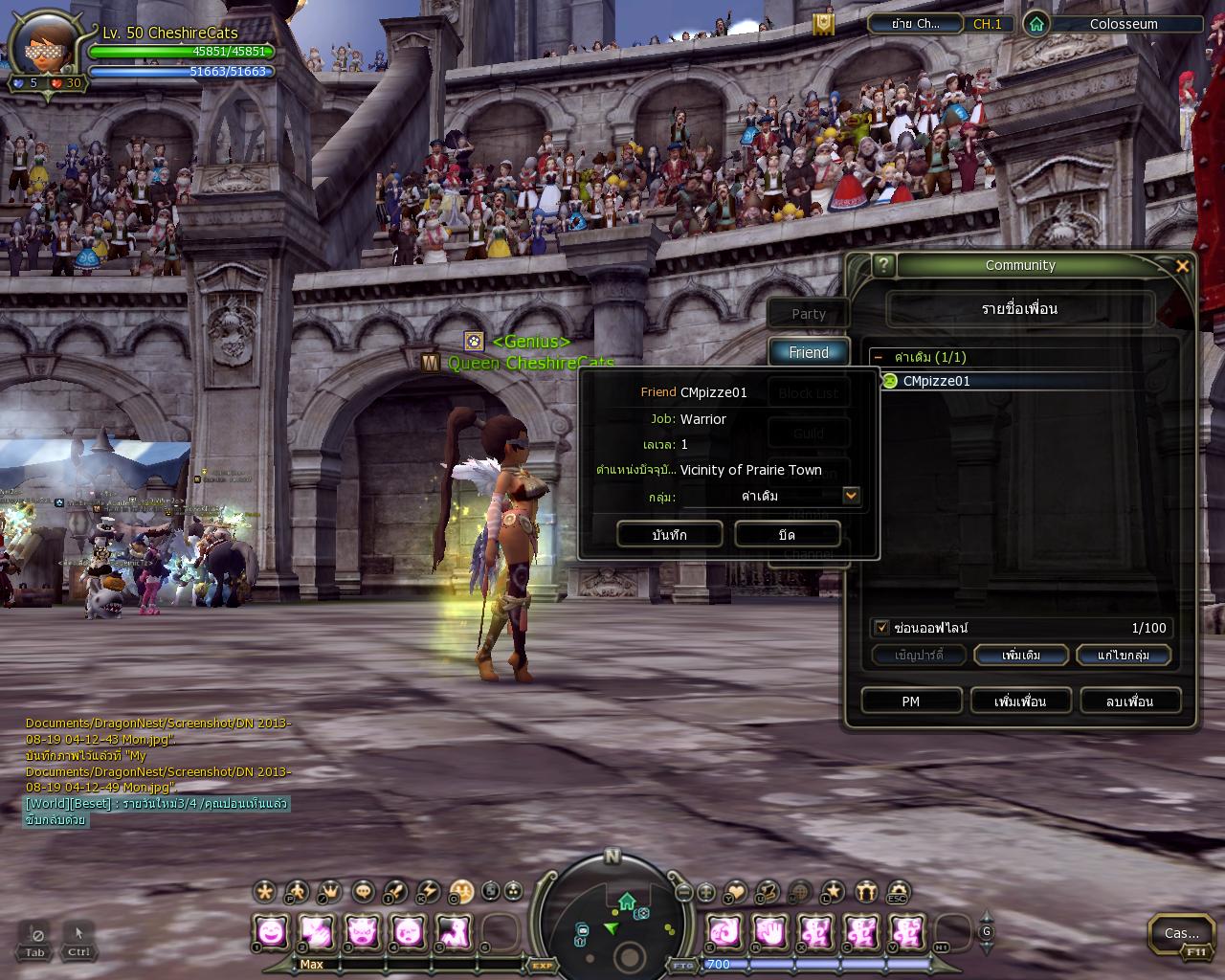Click the แก้ไขกลุ่ม edit group button
Screen dimensions: 1225x980
(x=1123, y=656)
